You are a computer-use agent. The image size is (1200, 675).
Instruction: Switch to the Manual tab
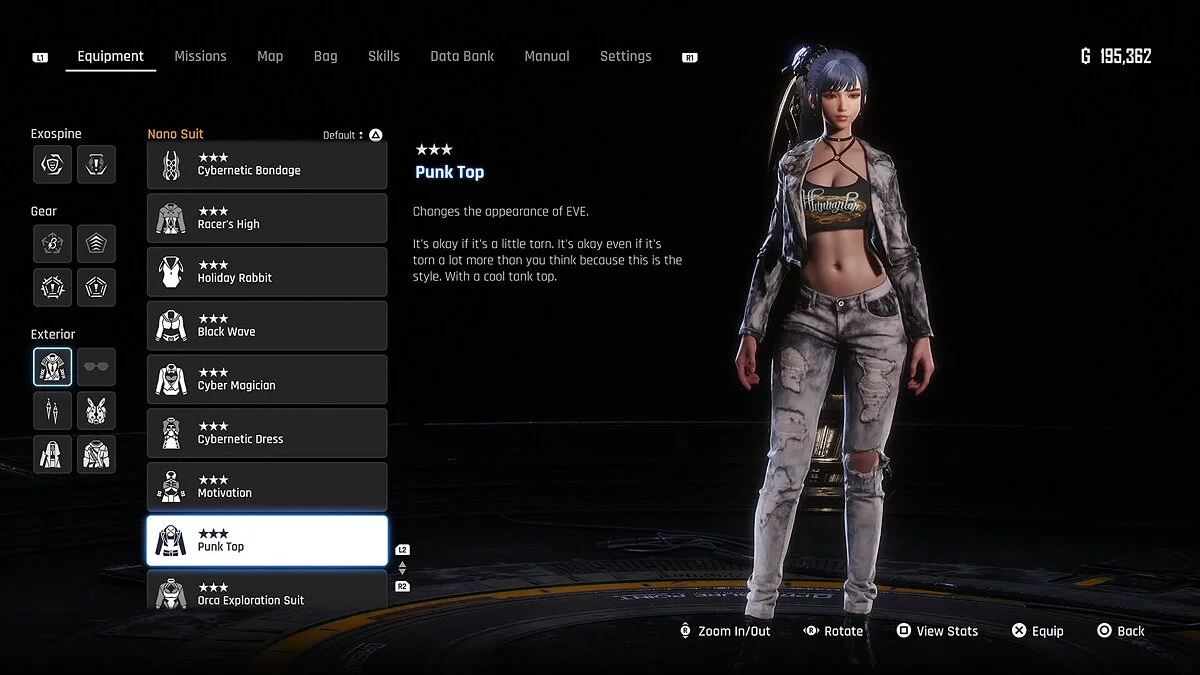(547, 56)
